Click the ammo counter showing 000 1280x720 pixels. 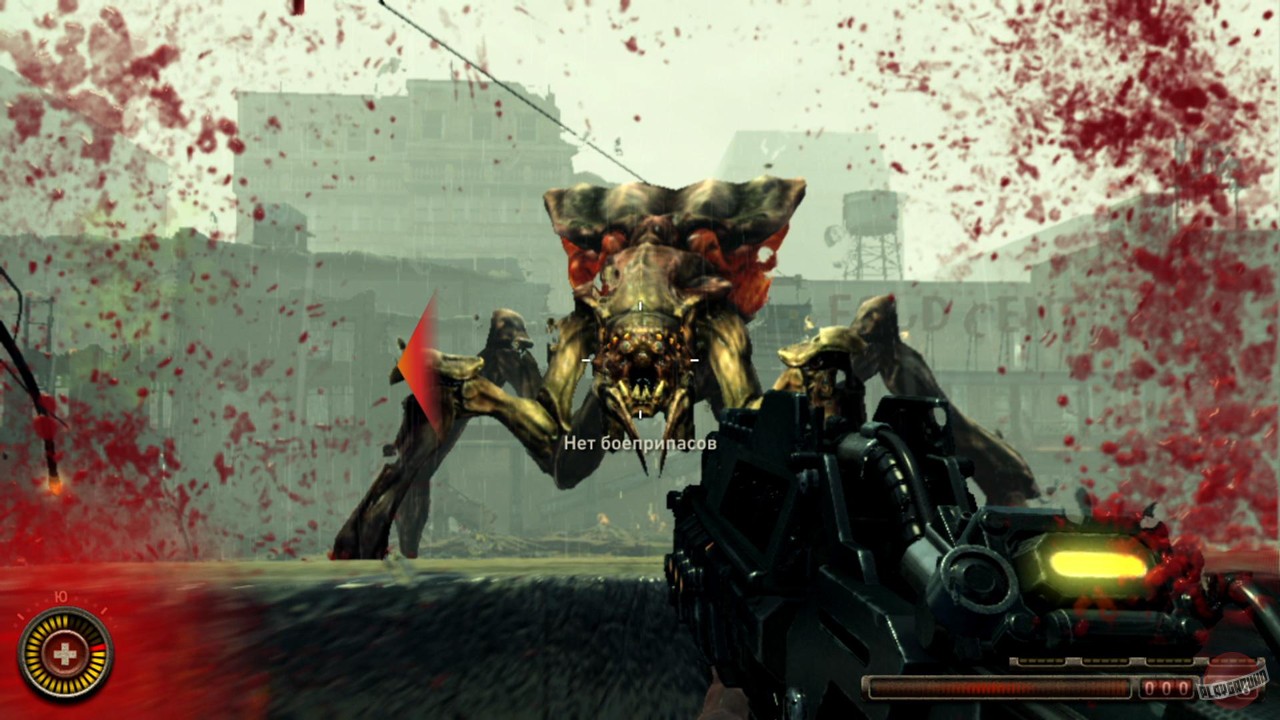tap(1167, 687)
